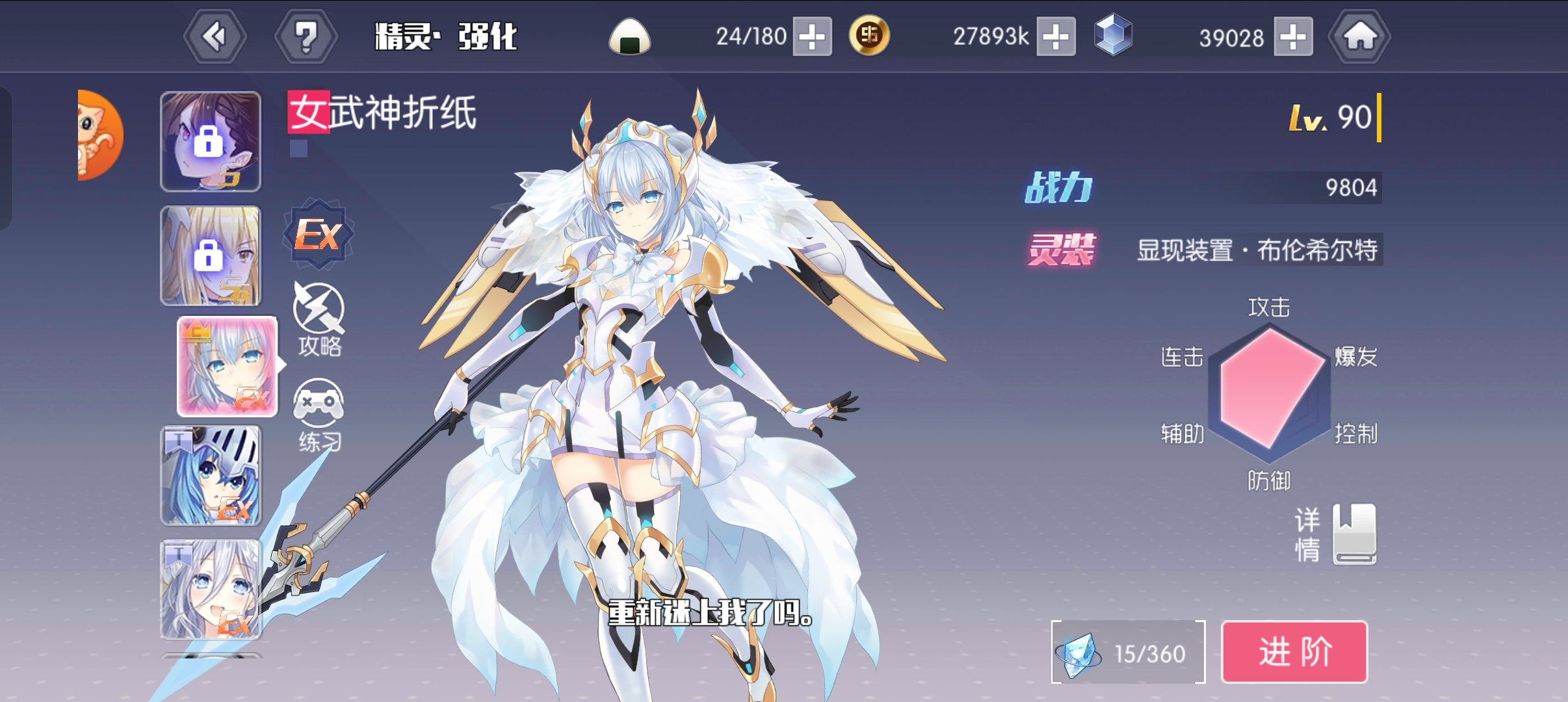Select the highlighted pink Origami portrait
This screenshot has height=702, width=1568.
227,367
